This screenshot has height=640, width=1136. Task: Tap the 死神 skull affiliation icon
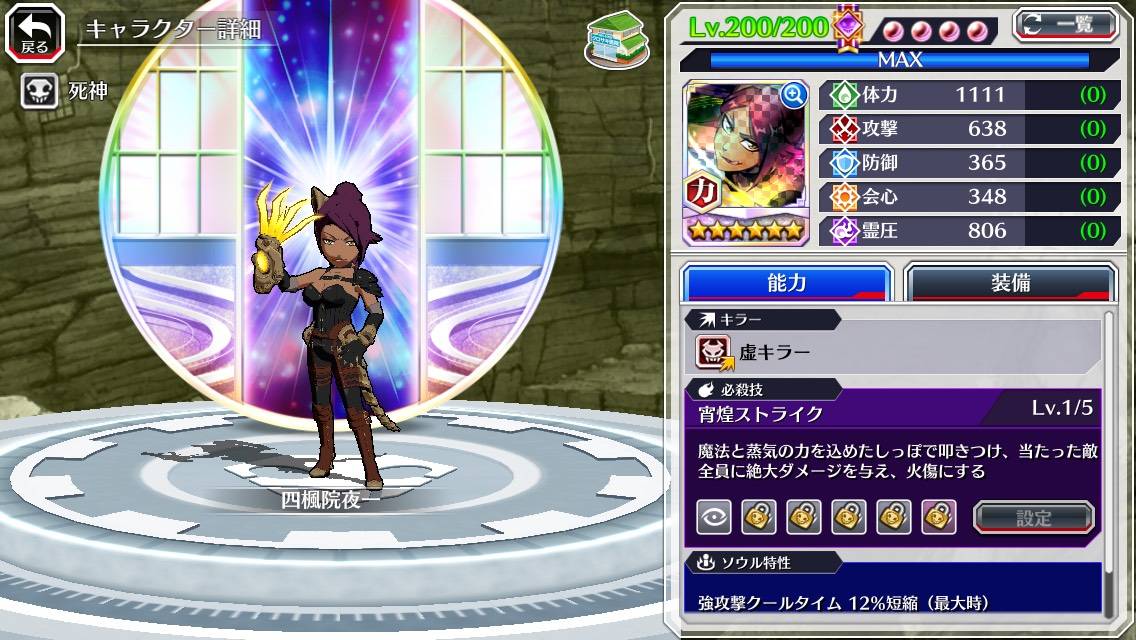[40, 92]
